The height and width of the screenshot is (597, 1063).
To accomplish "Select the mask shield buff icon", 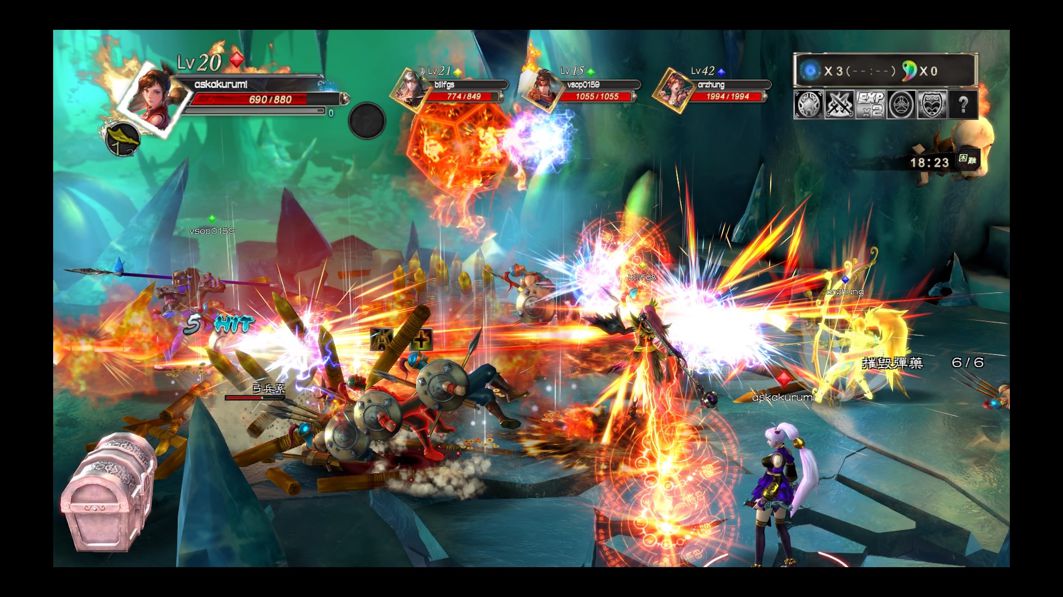I will 932,104.
